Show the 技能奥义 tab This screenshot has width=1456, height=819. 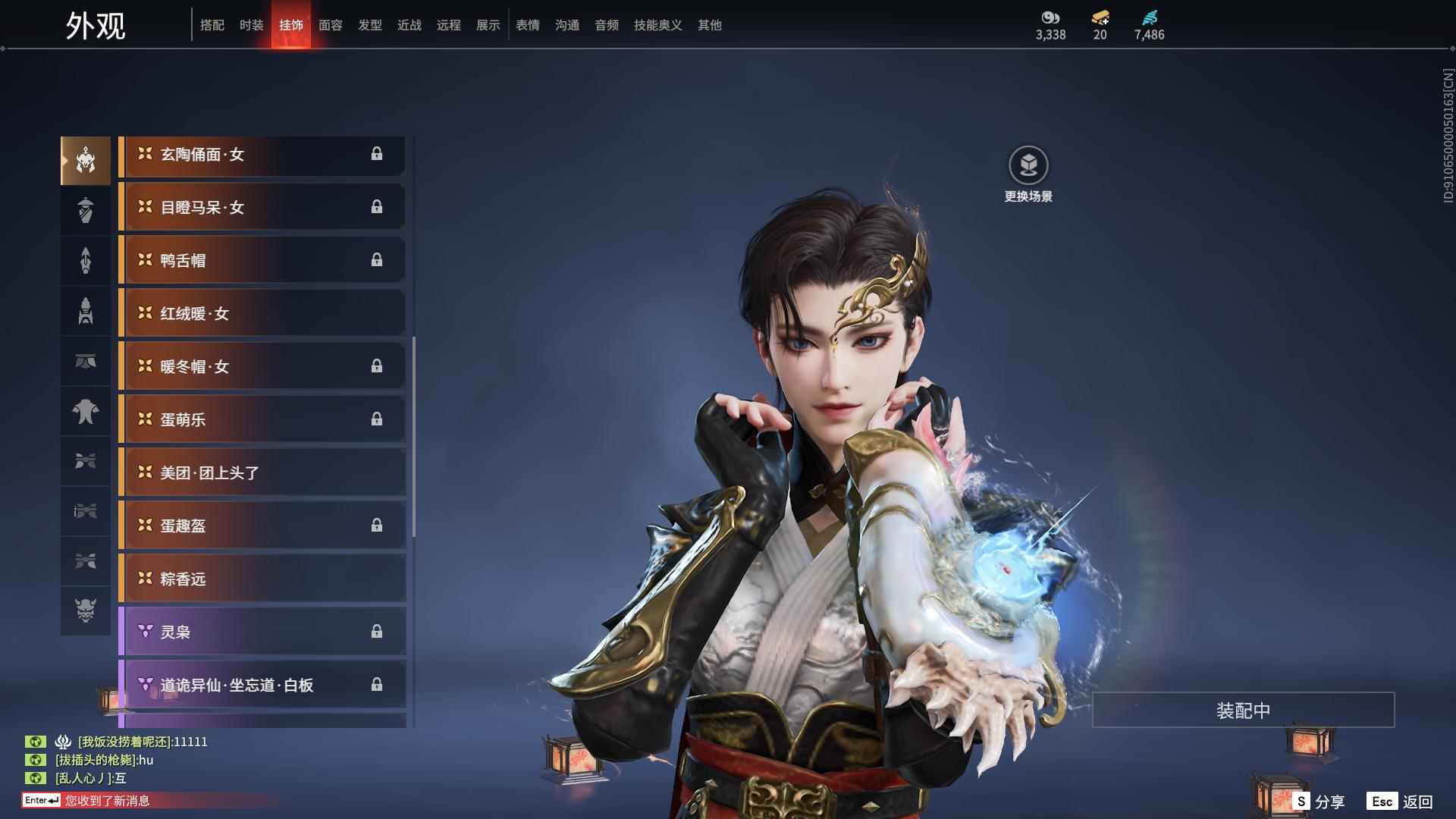point(658,25)
